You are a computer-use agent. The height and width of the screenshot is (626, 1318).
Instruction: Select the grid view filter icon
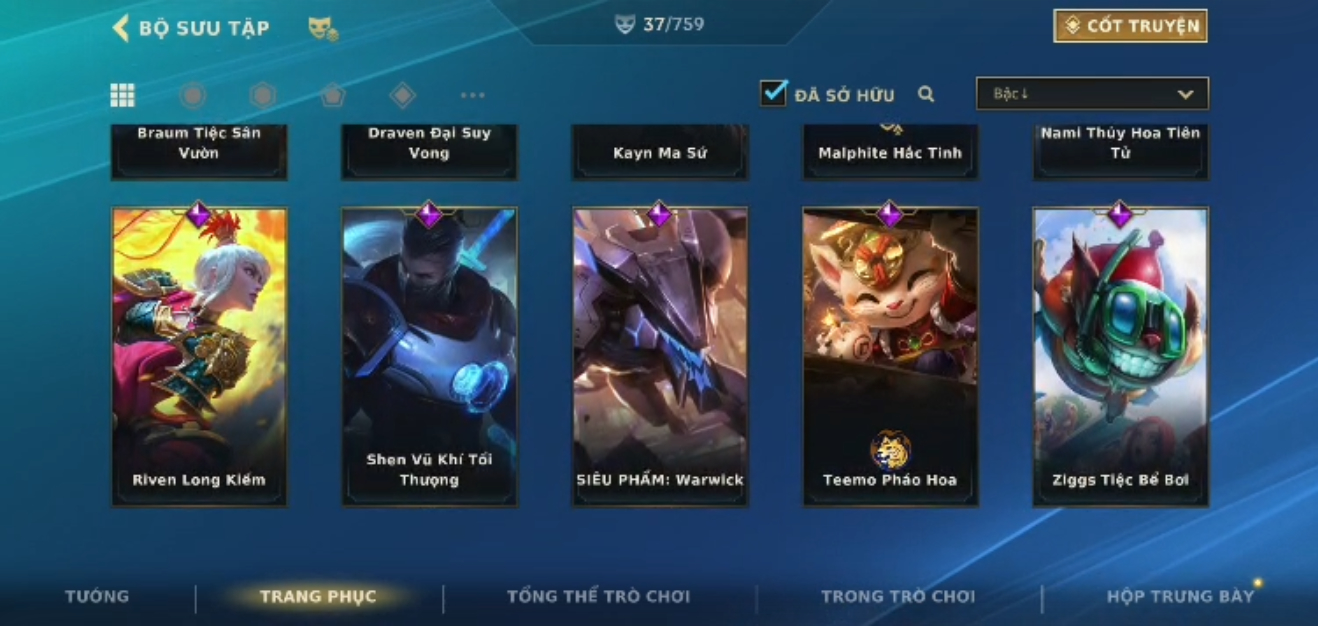[122, 95]
